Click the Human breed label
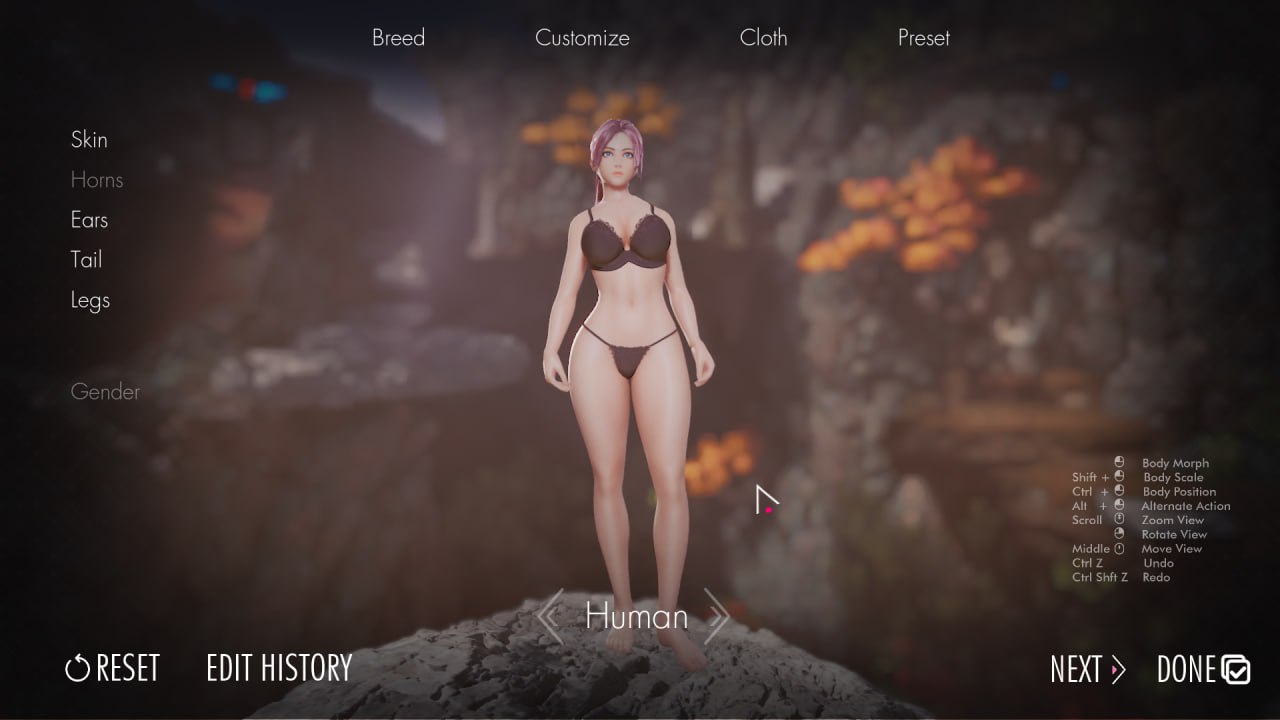 pyautogui.click(x=635, y=617)
